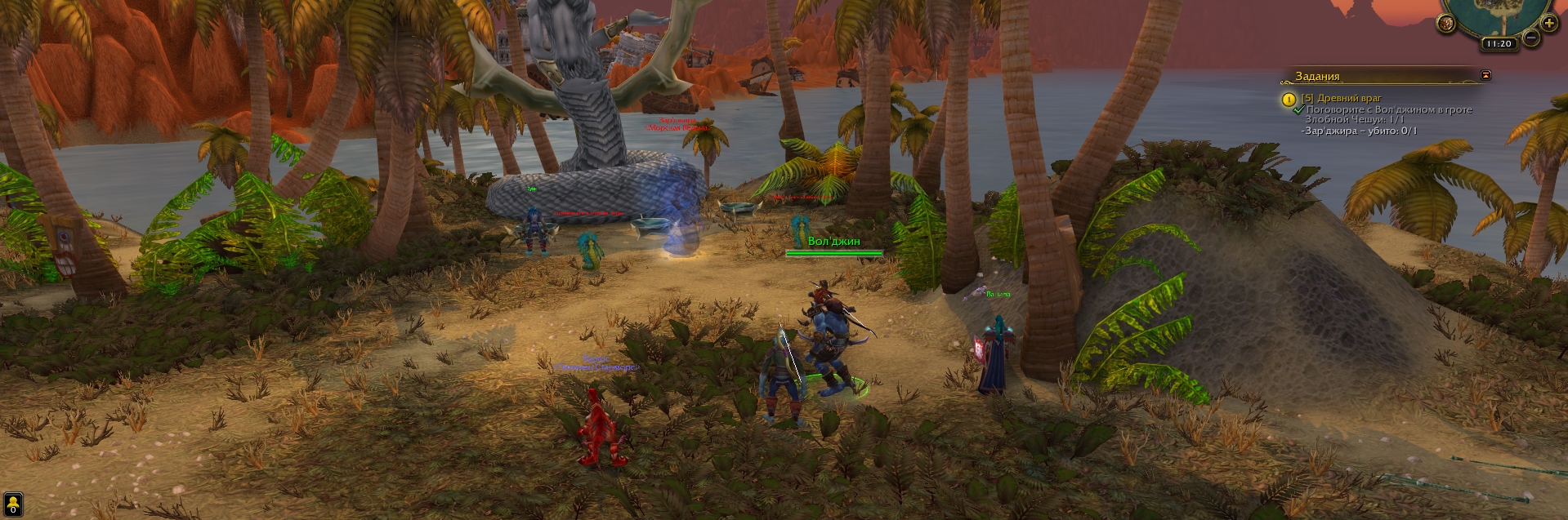The width and height of the screenshot is (1568, 520).
Task: Zoom out the minimap with the minus button
Action: (1530, 38)
